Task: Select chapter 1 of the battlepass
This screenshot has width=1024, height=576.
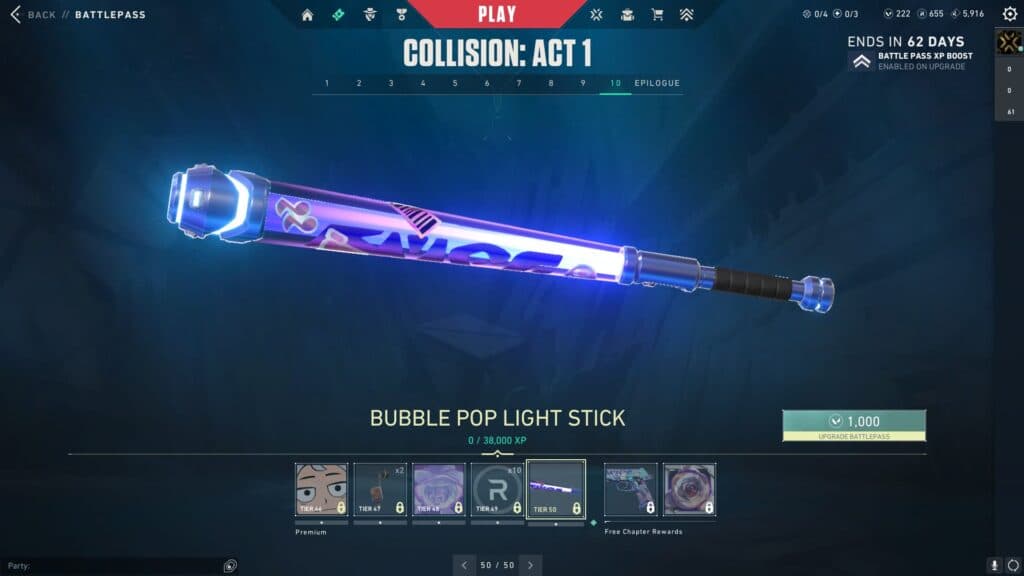Action: [x=327, y=83]
